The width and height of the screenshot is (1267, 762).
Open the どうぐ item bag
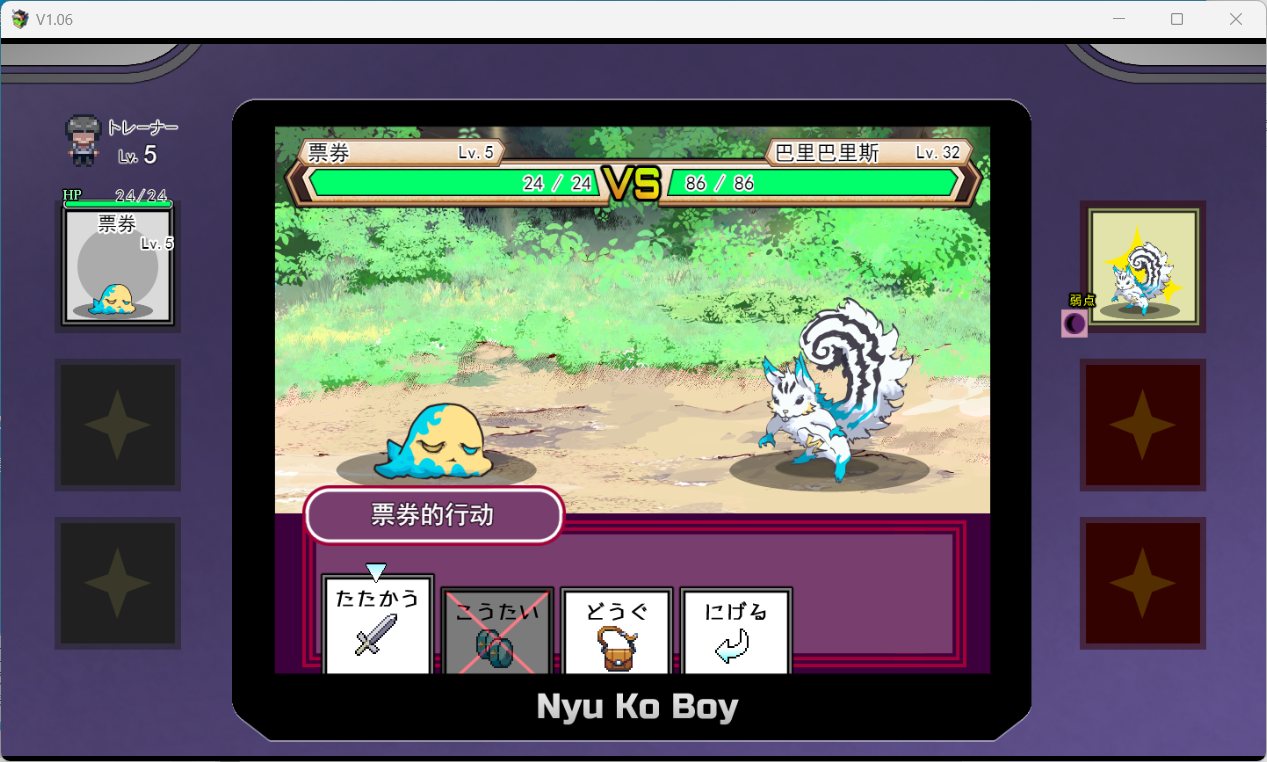pos(616,630)
